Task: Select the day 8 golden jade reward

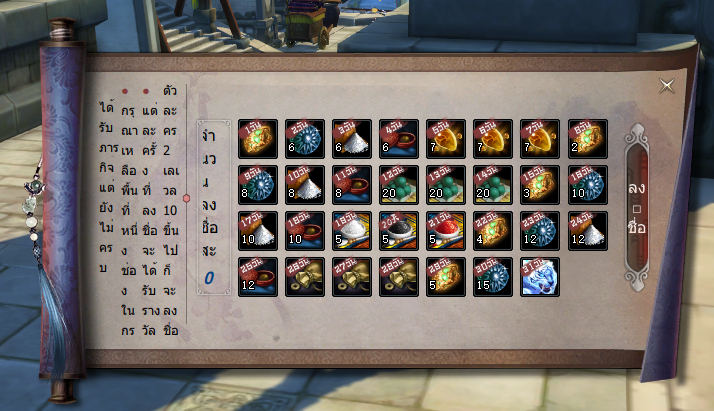Action: 587,138
